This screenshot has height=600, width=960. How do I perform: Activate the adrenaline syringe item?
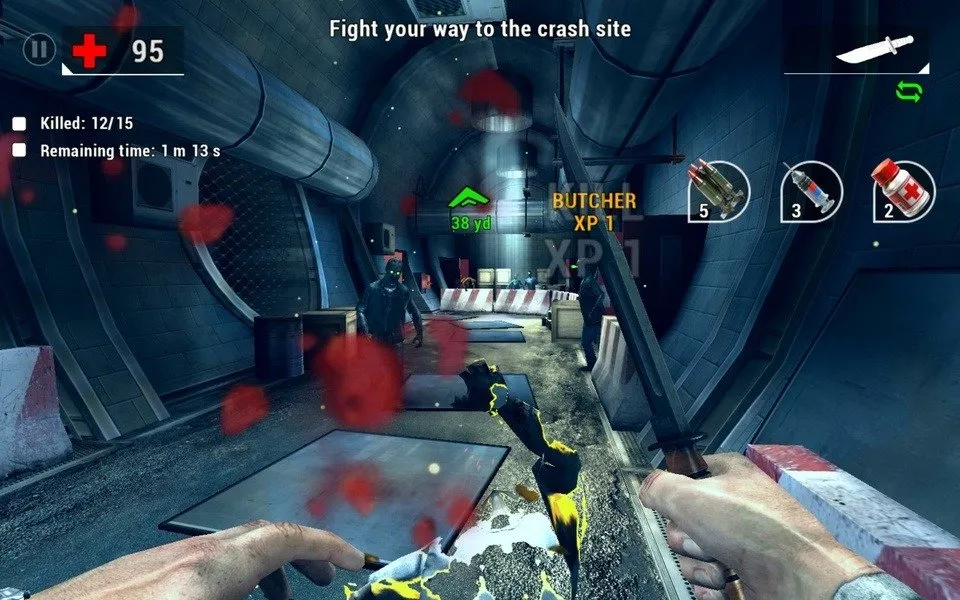point(811,190)
